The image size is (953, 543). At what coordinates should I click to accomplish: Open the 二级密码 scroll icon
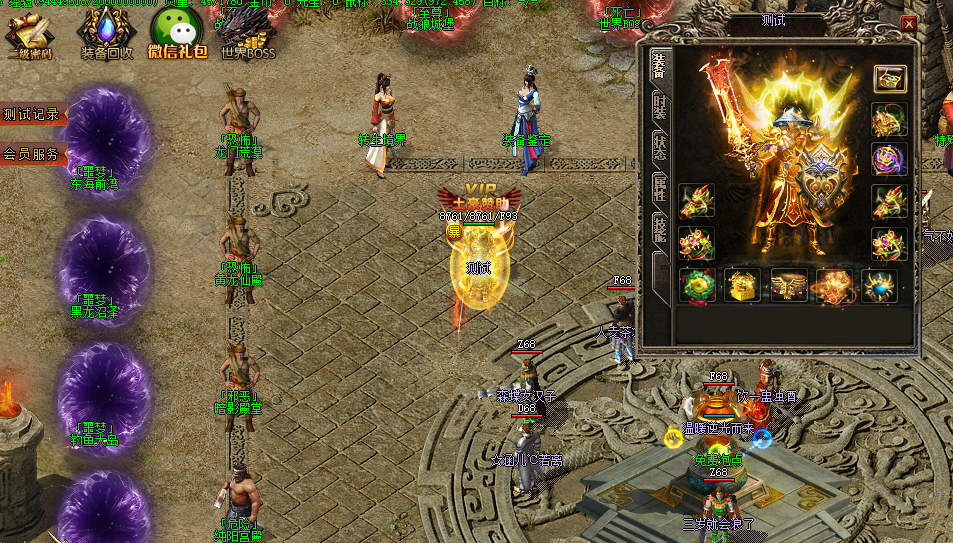(29, 32)
